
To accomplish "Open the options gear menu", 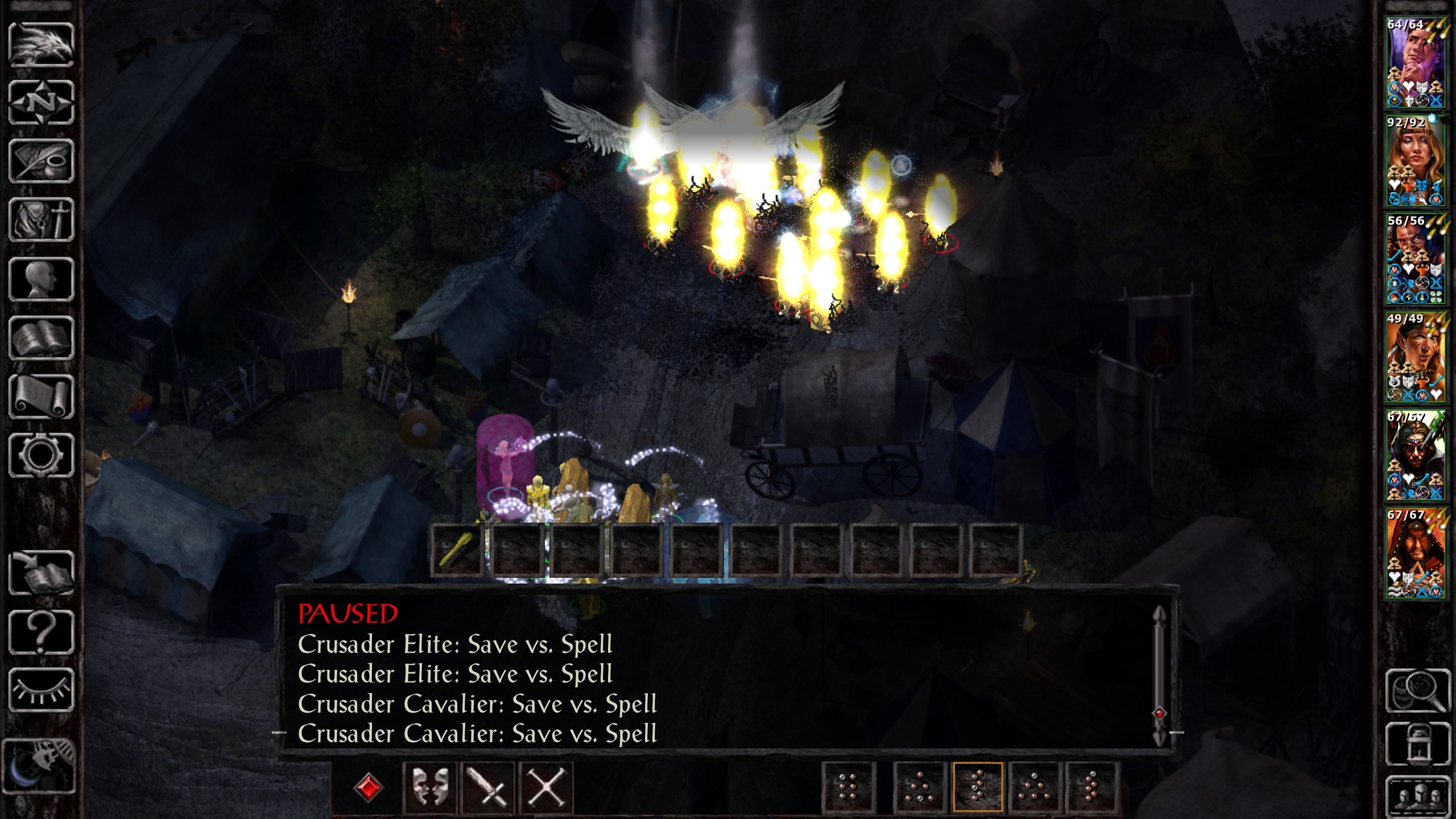I will click(42, 455).
